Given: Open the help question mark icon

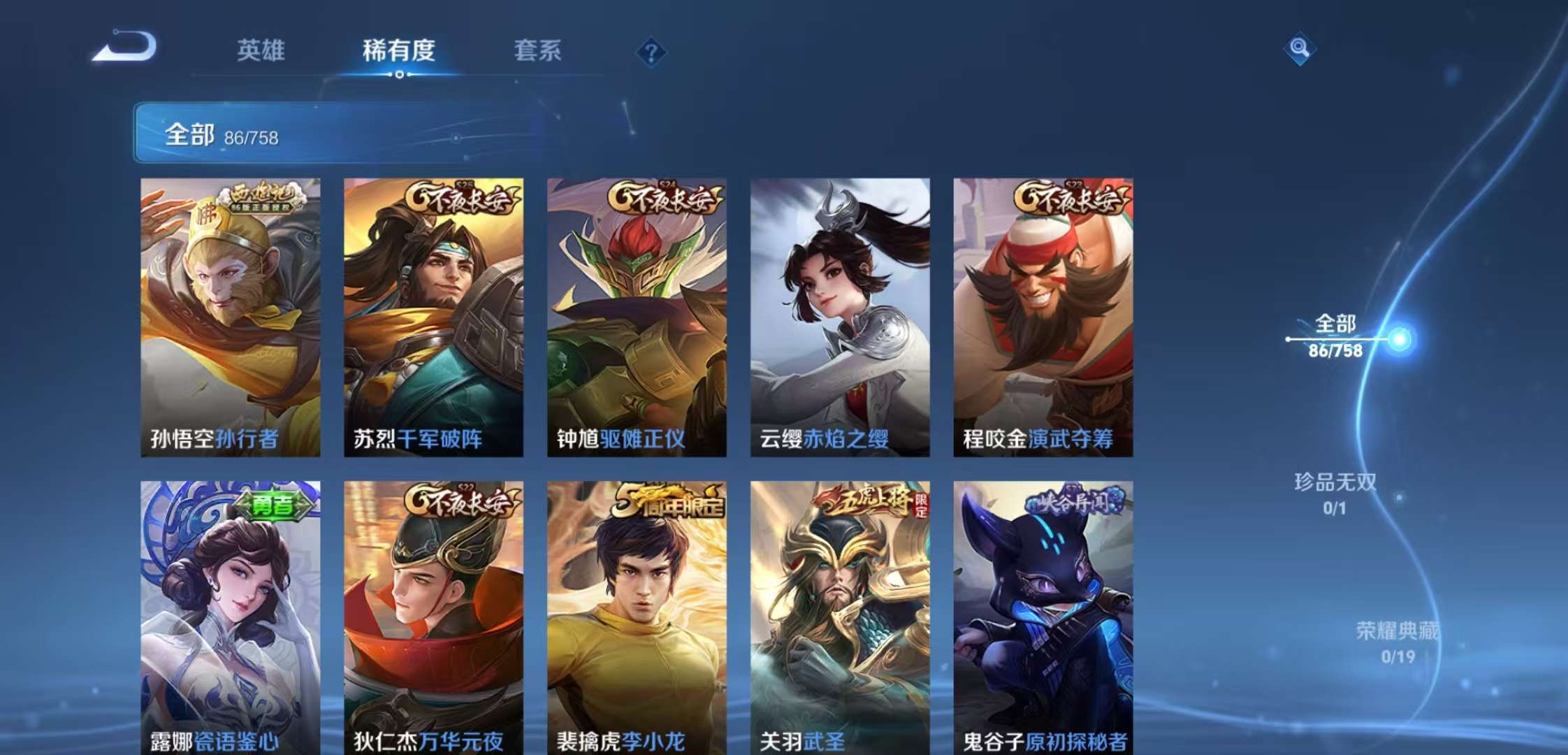Looking at the screenshot, I should pos(651,50).
